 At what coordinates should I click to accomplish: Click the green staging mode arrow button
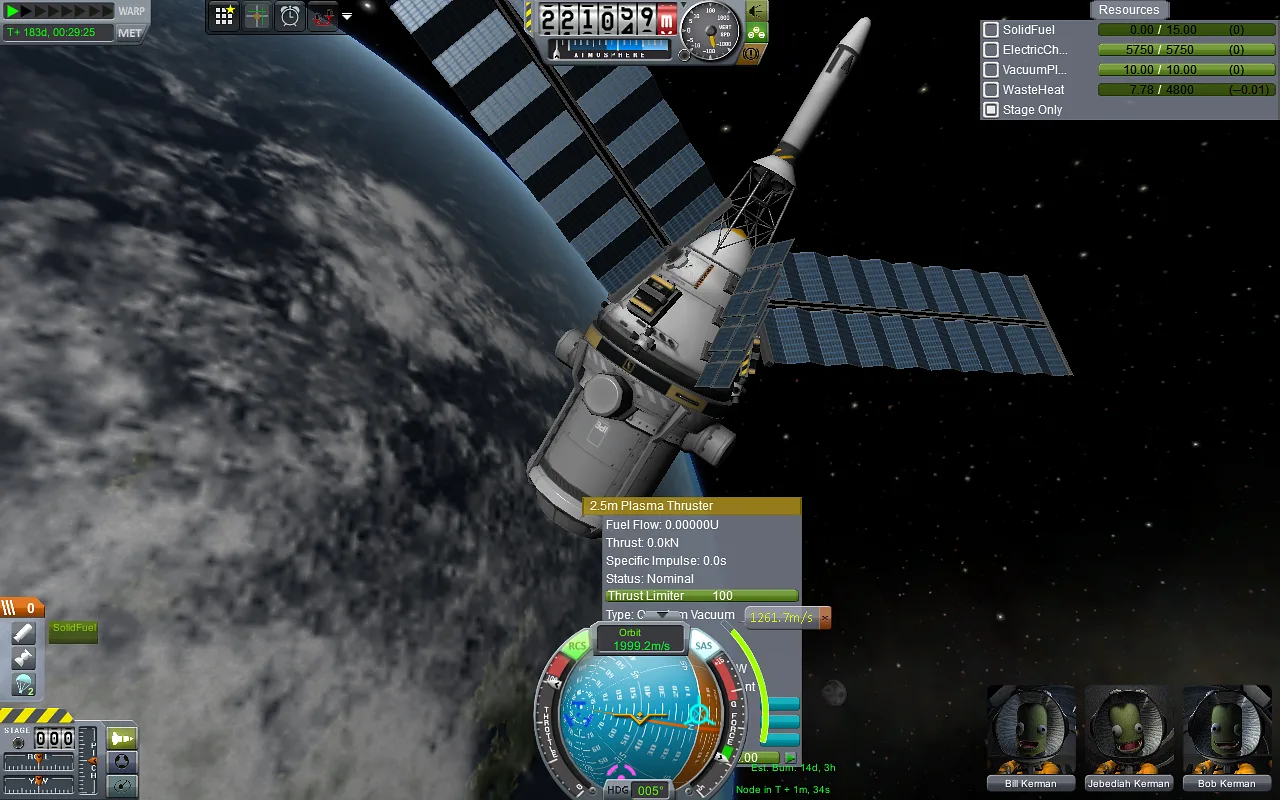pyautogui.click(x=123, y=738)
